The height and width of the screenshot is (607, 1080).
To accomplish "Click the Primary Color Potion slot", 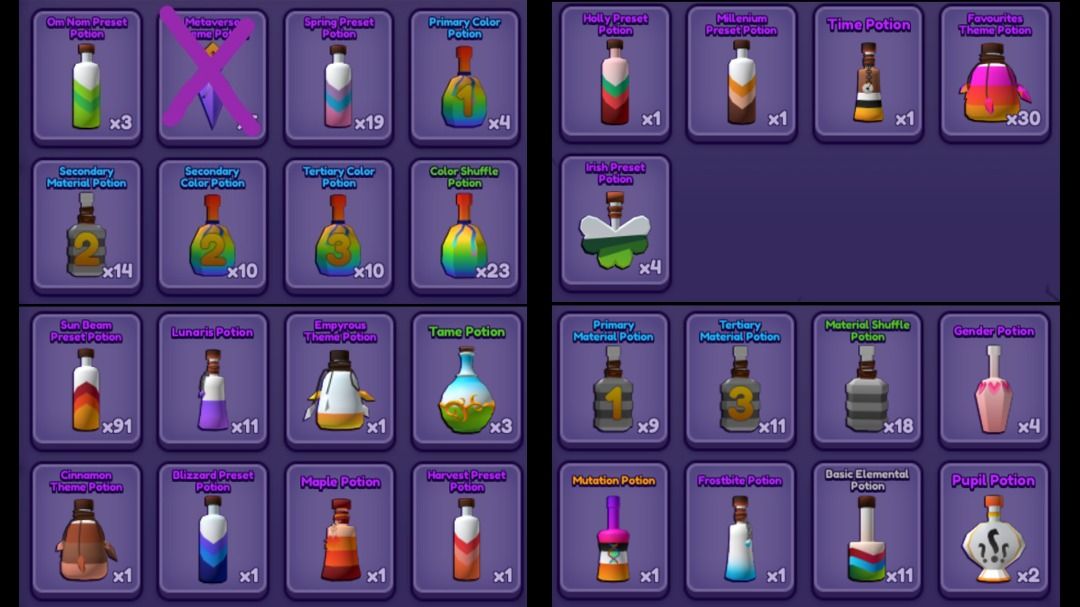I will (465, 78).
